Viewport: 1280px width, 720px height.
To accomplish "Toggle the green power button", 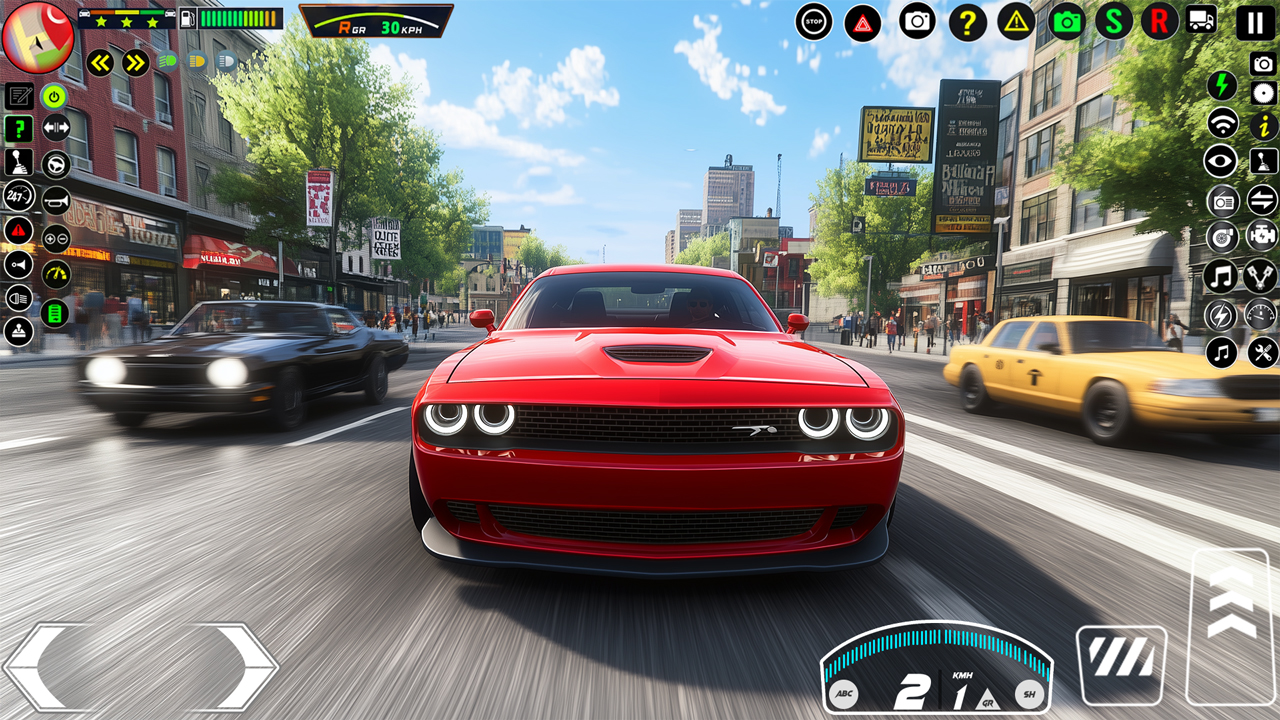I will pyautogui.click(x=53, y=97).
